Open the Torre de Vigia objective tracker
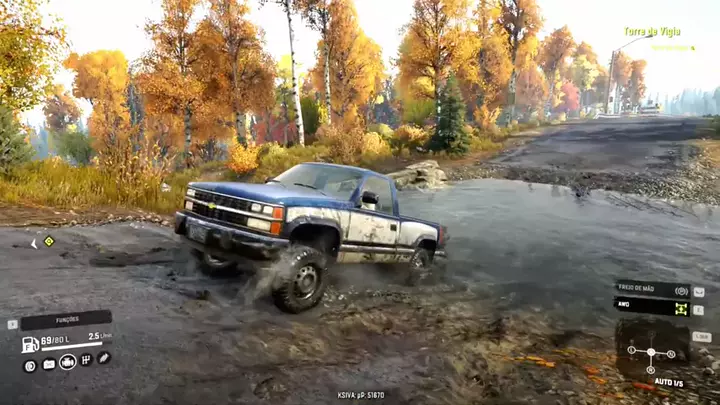The width and height of the screenshot is (720, 405). (652, 32)
